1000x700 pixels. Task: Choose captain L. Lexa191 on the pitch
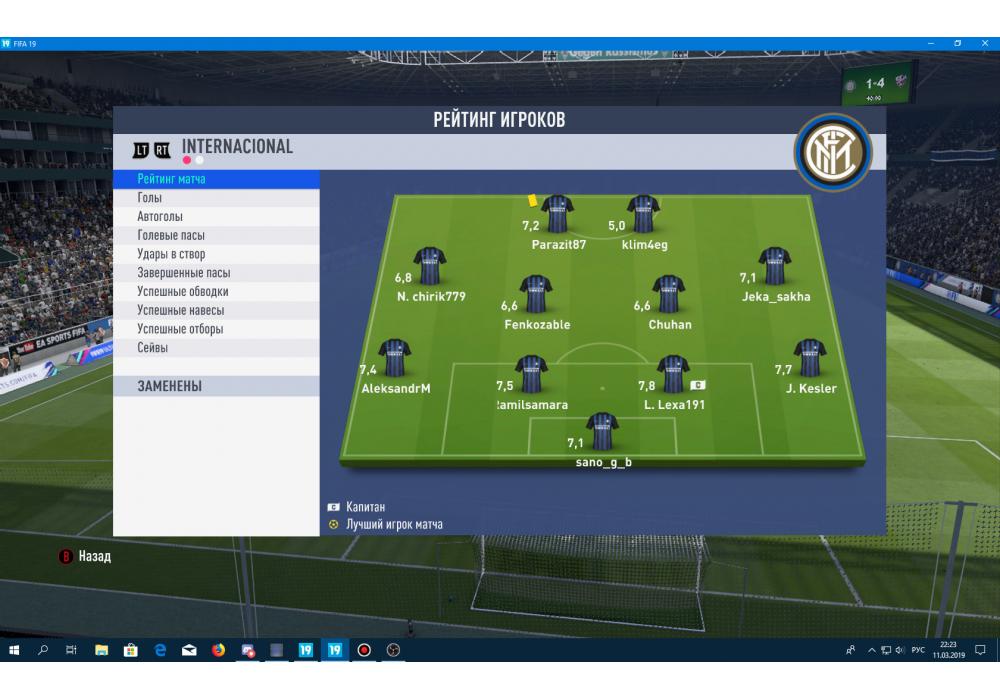click(673, 375)
